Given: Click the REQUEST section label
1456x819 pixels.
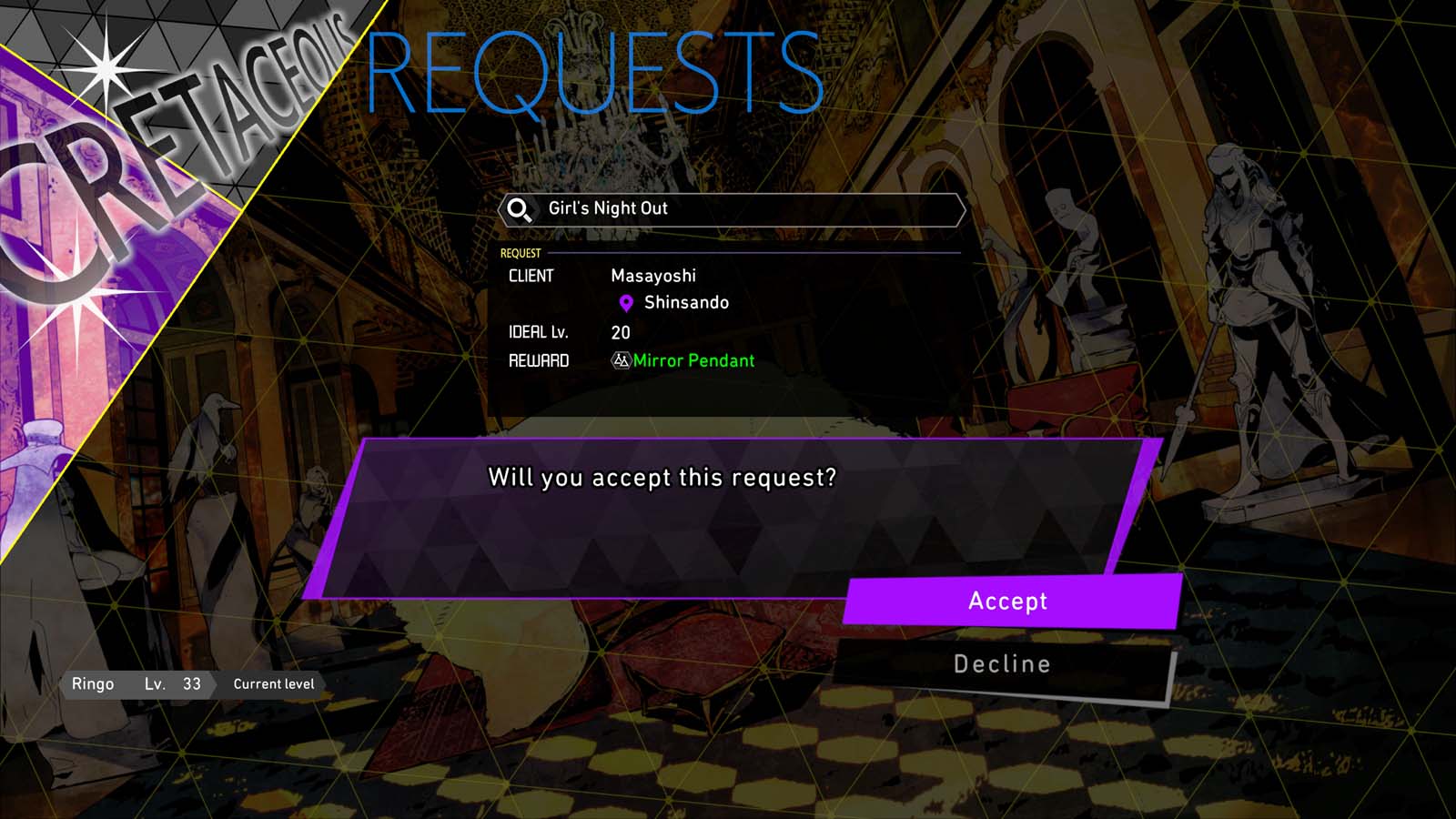Looking at the screenshot, I should click(x=519, y=252).
